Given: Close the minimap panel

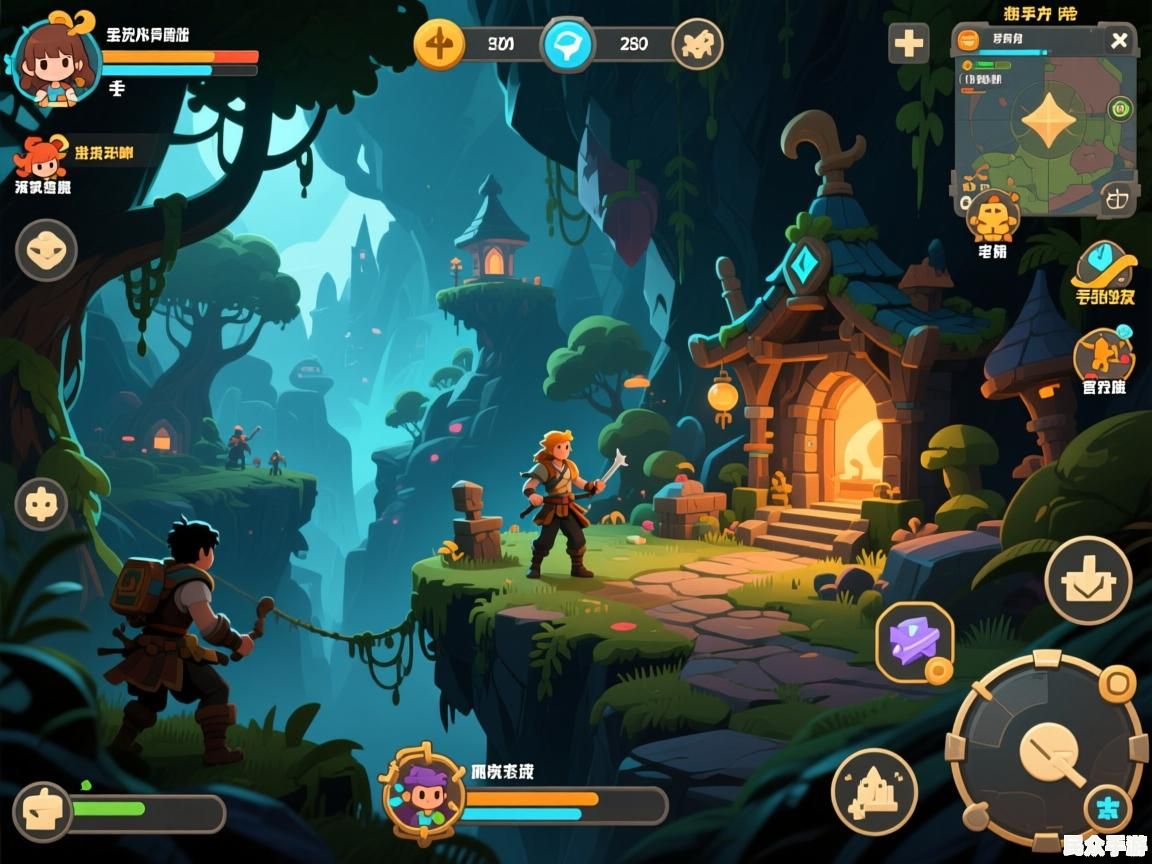Looking at the screenshot, I should click(1119, 41).
